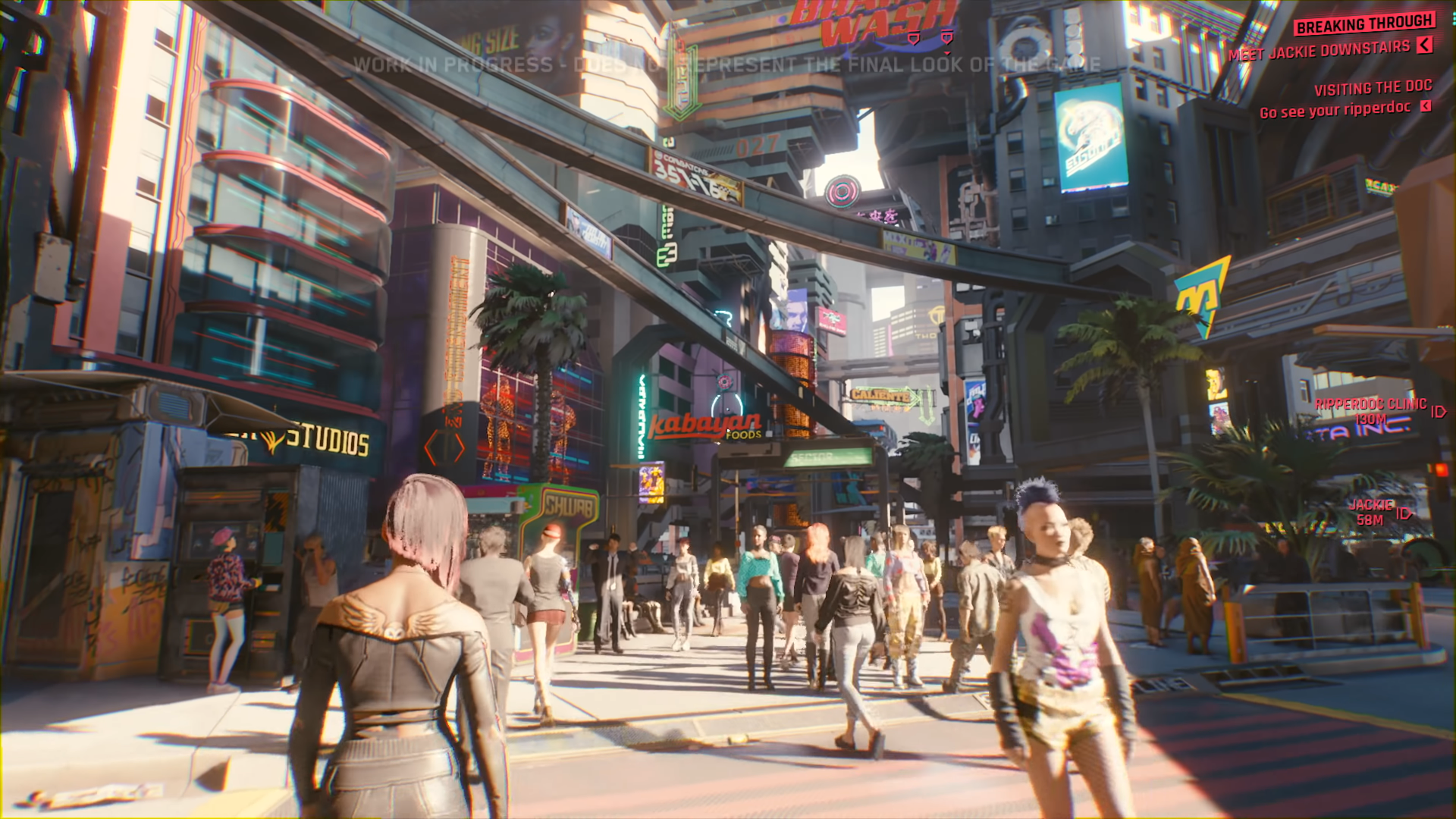
Task: Click the red triangle pointer under the quest marker
Action: pos(946,53)
